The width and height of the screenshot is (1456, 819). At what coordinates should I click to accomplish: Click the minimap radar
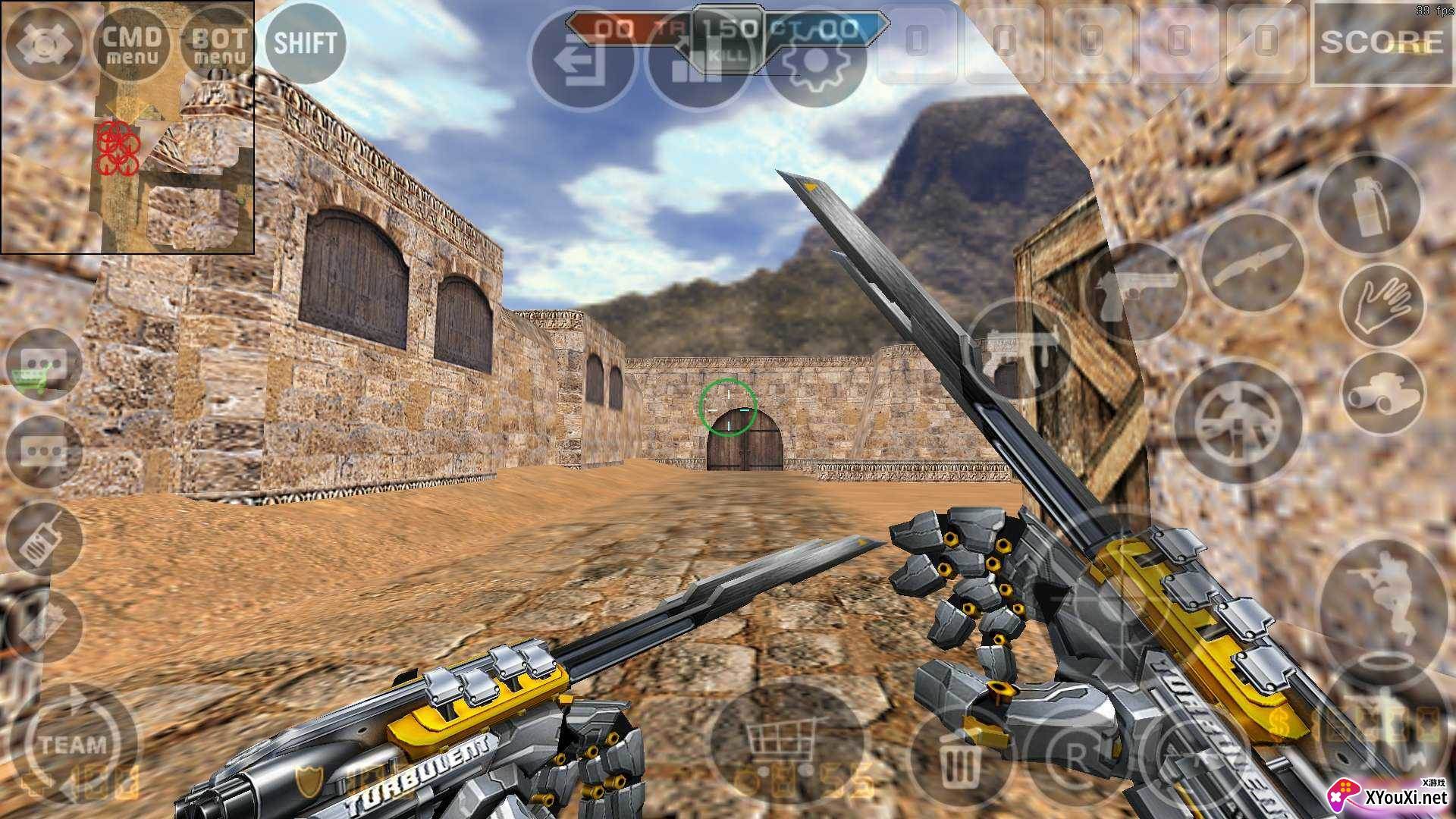tap(127, 127)
